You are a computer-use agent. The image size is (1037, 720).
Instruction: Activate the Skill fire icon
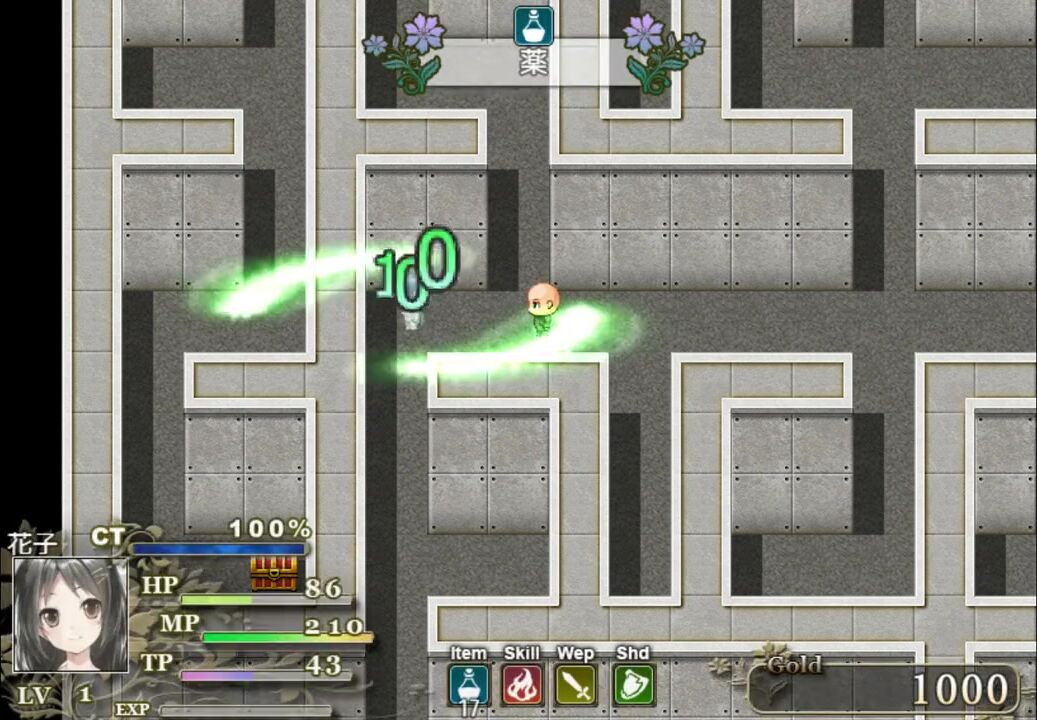click(x=522, y=685)
